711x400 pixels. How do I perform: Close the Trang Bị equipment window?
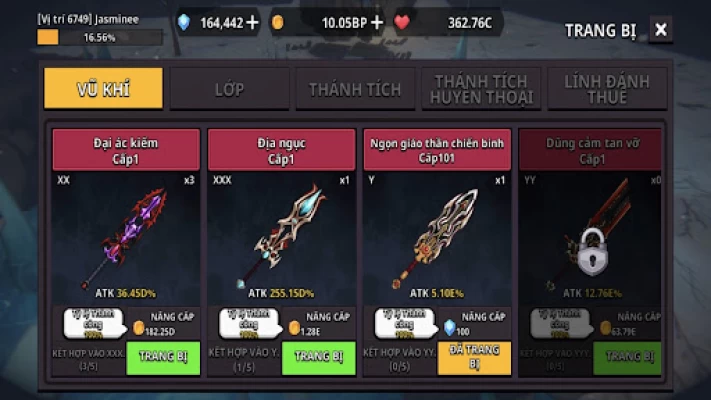click(661, 30)
